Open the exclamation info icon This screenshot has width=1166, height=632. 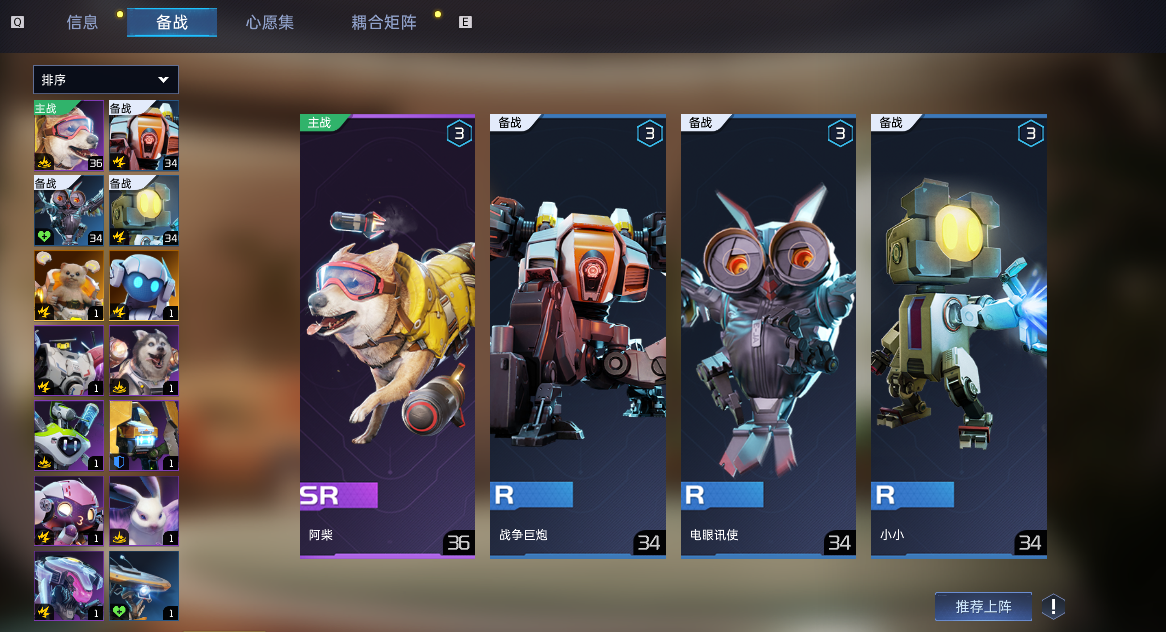pyautogui.click(x=1053, y=606)
